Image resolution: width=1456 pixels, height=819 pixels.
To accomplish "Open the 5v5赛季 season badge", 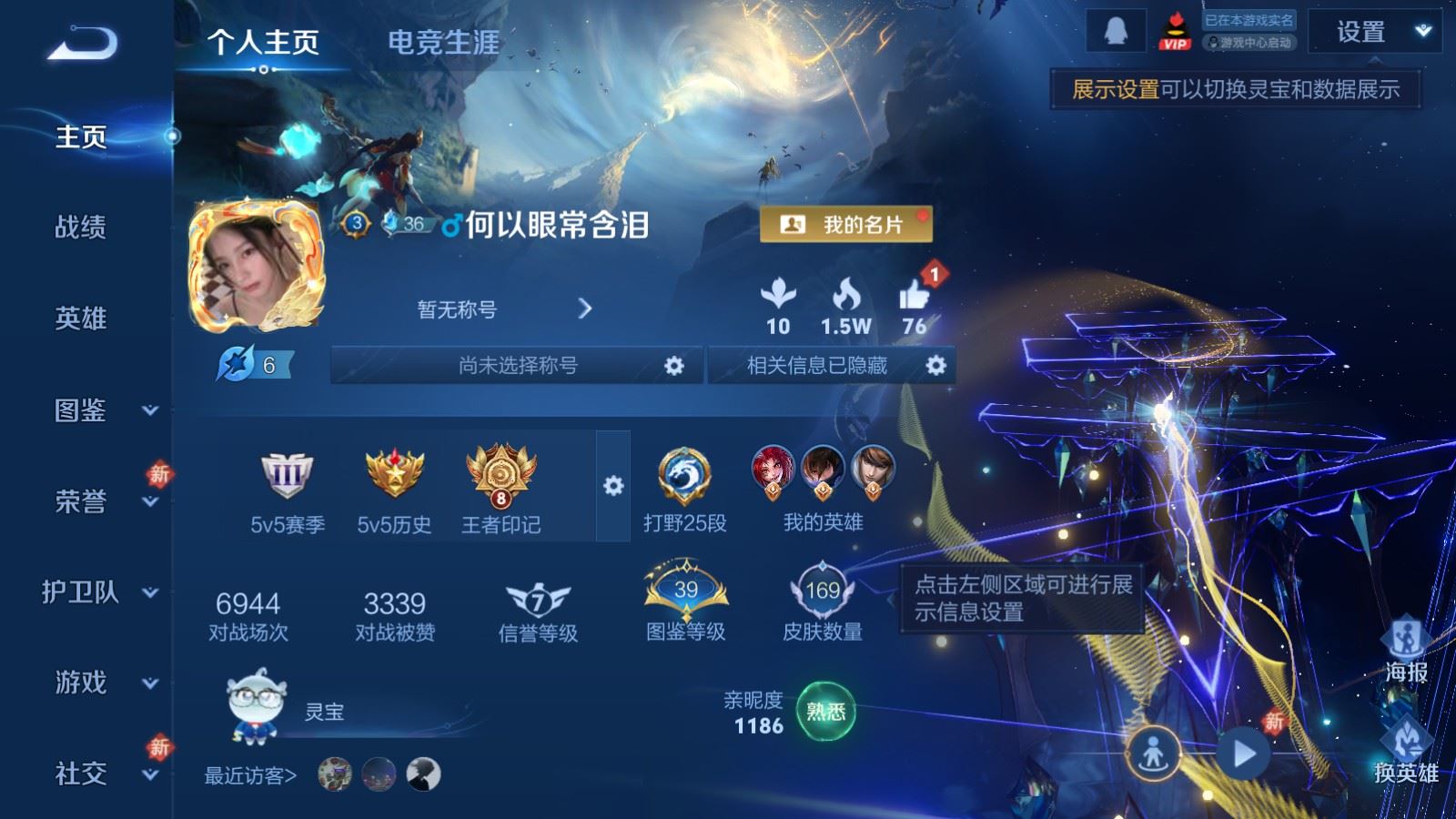I will 287,478.
